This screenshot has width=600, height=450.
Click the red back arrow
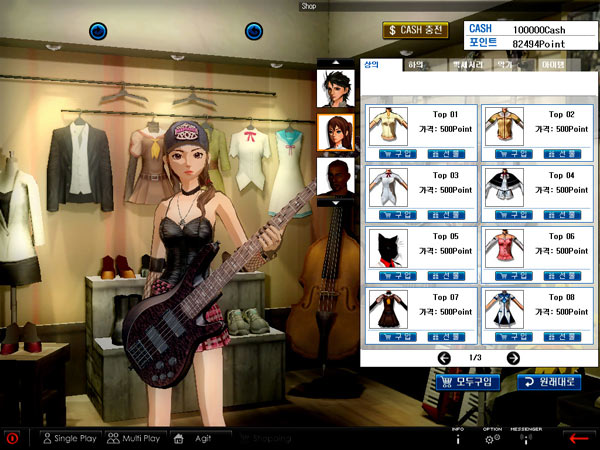click(x=579, y=437)
